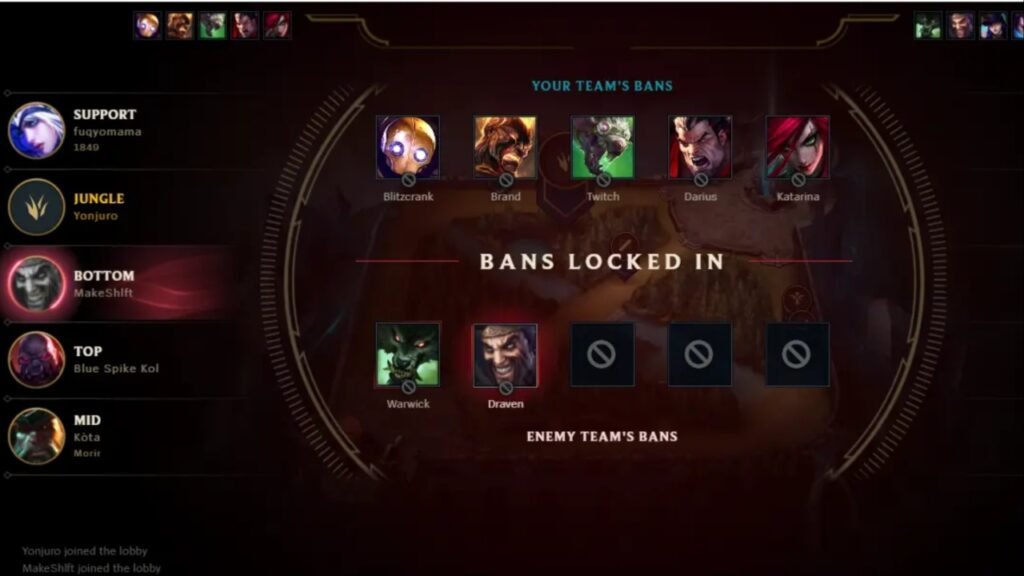
Task: Click the Brand ban portrait
Action: point(505,147)
